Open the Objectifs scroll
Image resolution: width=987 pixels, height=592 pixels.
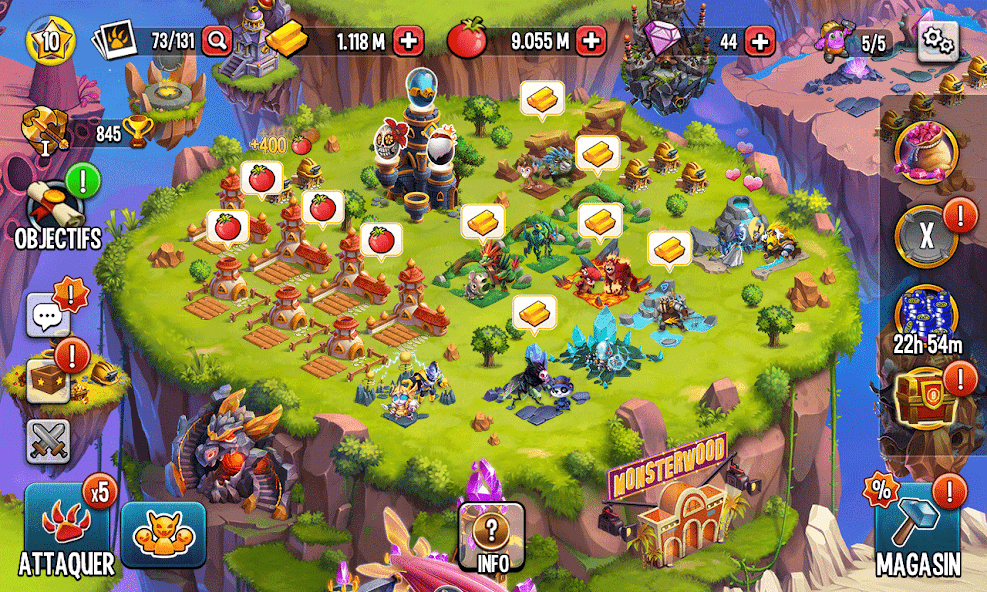55,207
